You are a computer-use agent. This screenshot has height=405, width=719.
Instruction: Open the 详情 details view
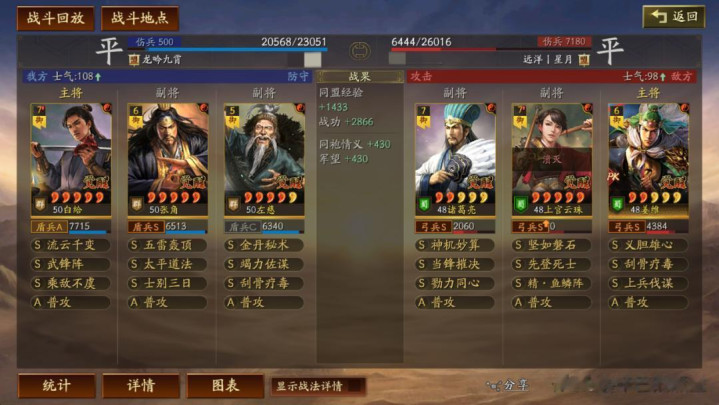coord(141,385)
